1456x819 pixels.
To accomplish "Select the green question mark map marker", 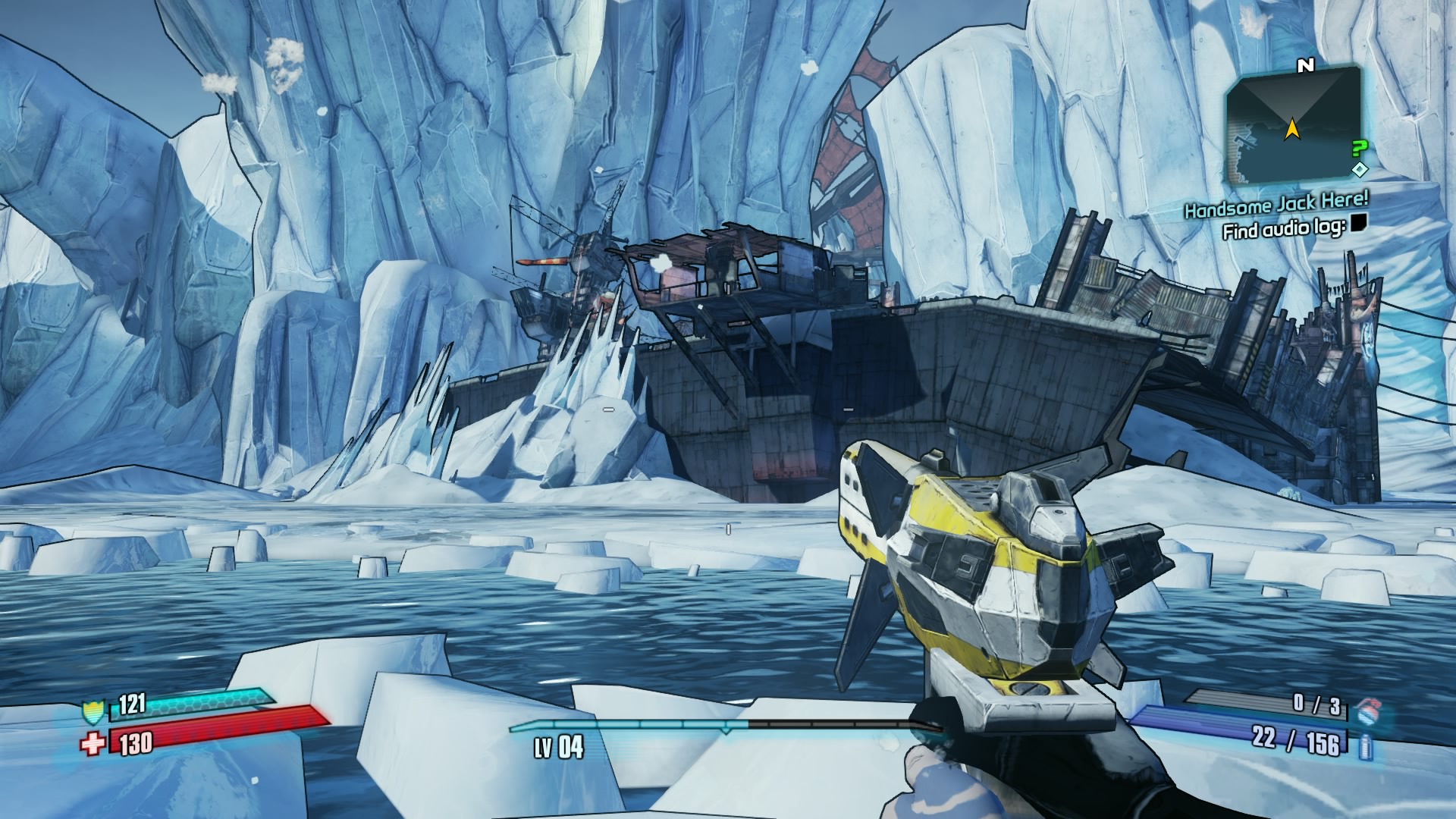I will click(1360, 149).
